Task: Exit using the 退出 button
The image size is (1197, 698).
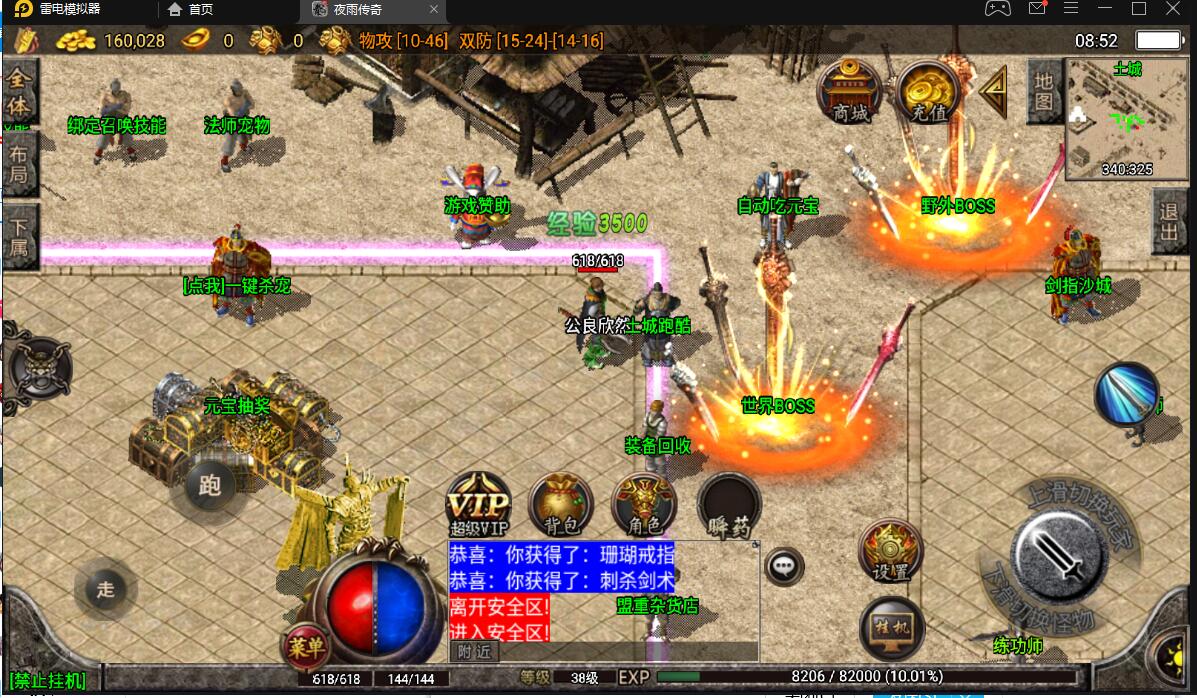Action: tap(1169, 222)
